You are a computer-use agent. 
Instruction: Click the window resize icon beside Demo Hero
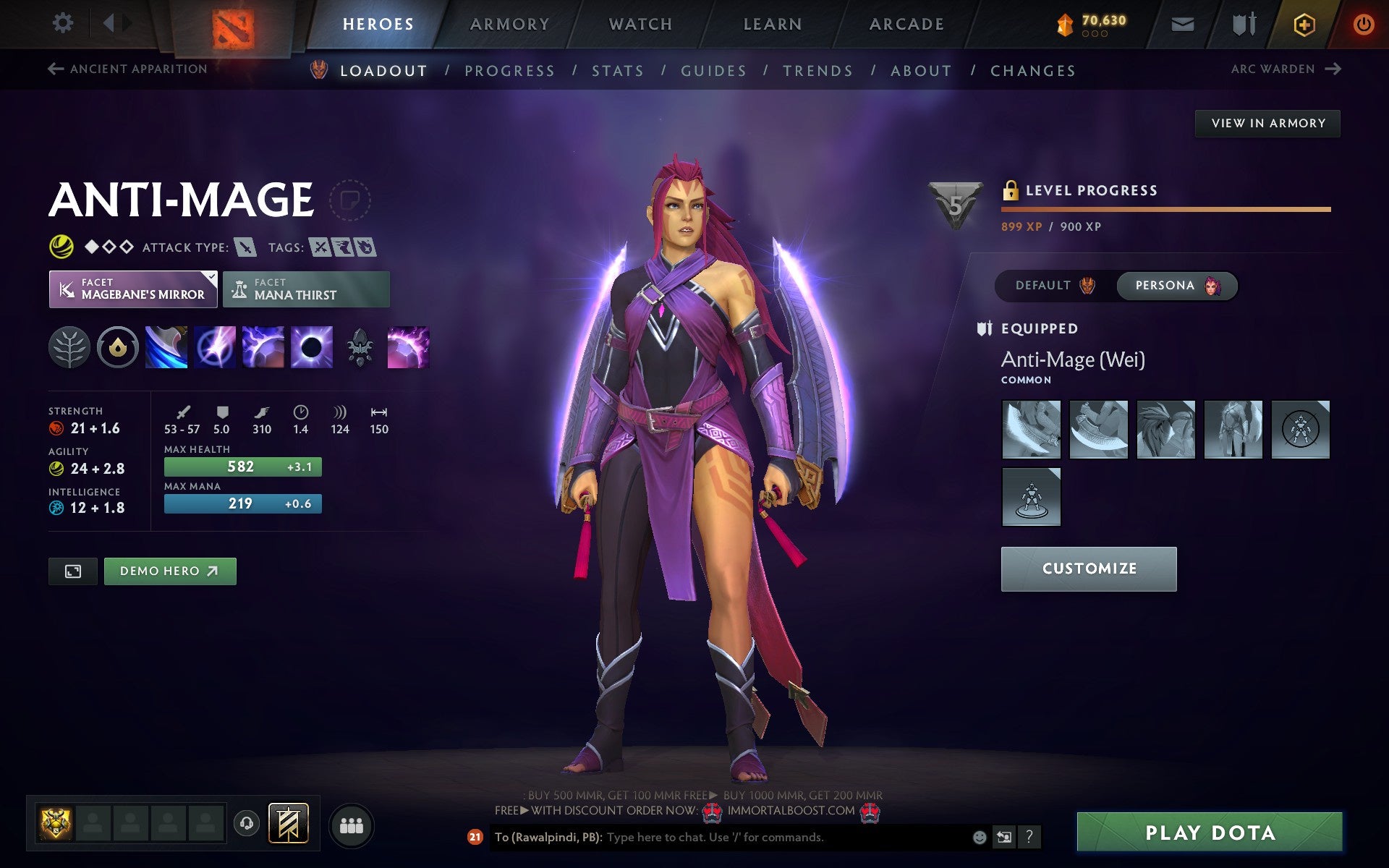click(x=72, y=571)
